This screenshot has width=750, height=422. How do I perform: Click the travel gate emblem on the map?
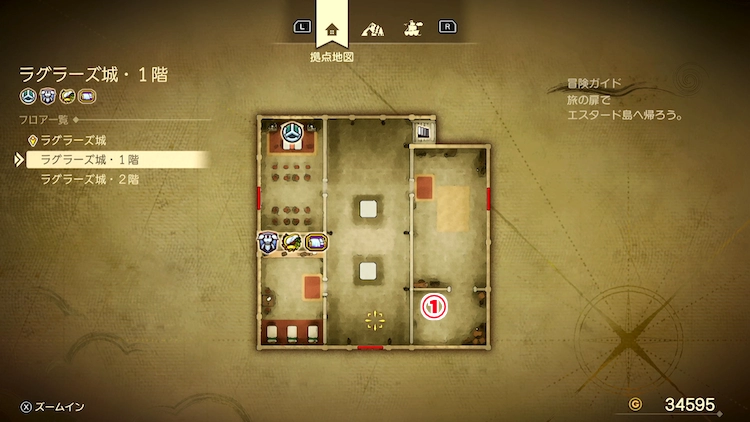click(292, 134)
